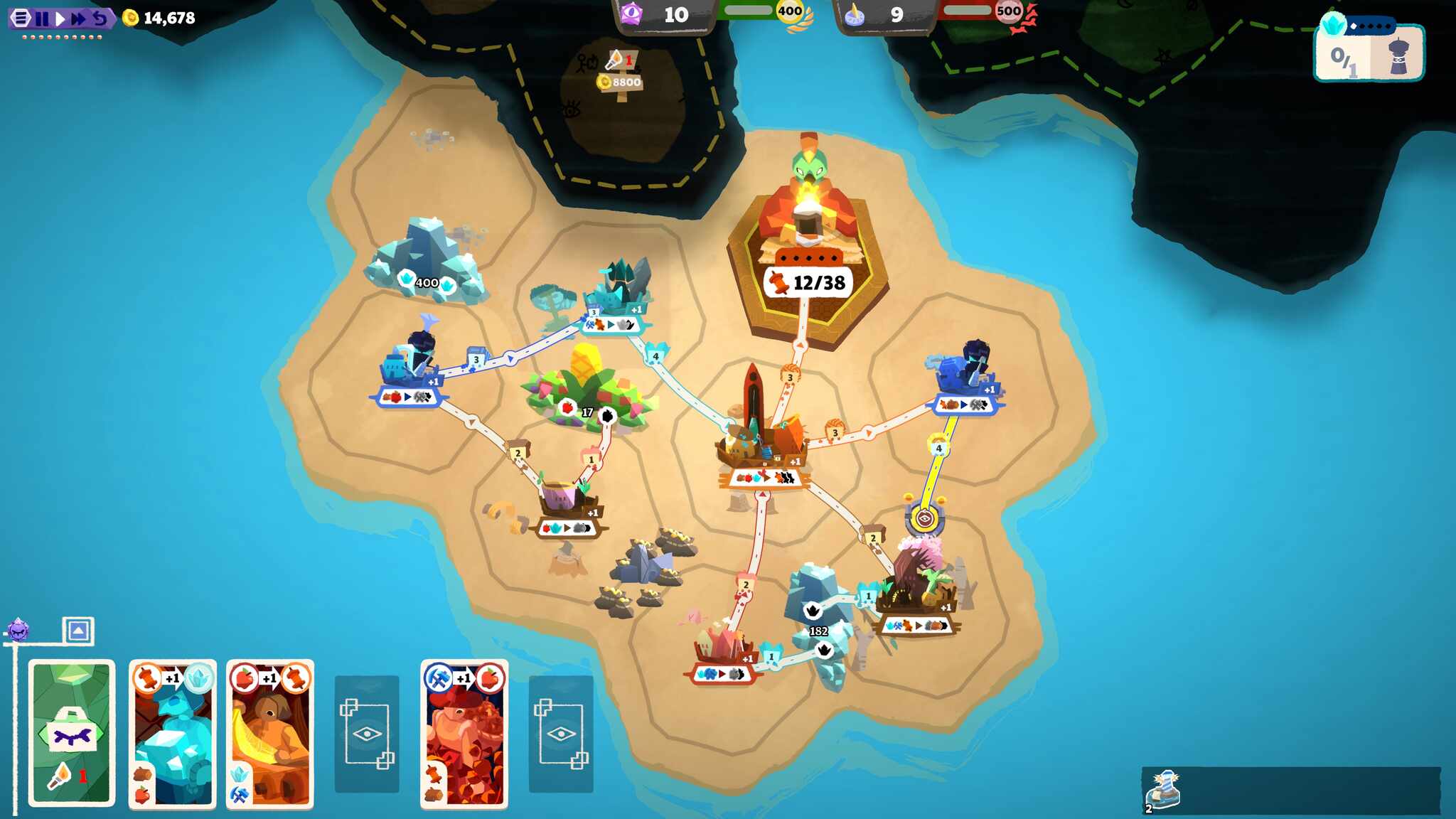This screenshot has width=1456, height=819.
Task: Open the tower objective panel showing 0/1
Action: pos(1370,55)
